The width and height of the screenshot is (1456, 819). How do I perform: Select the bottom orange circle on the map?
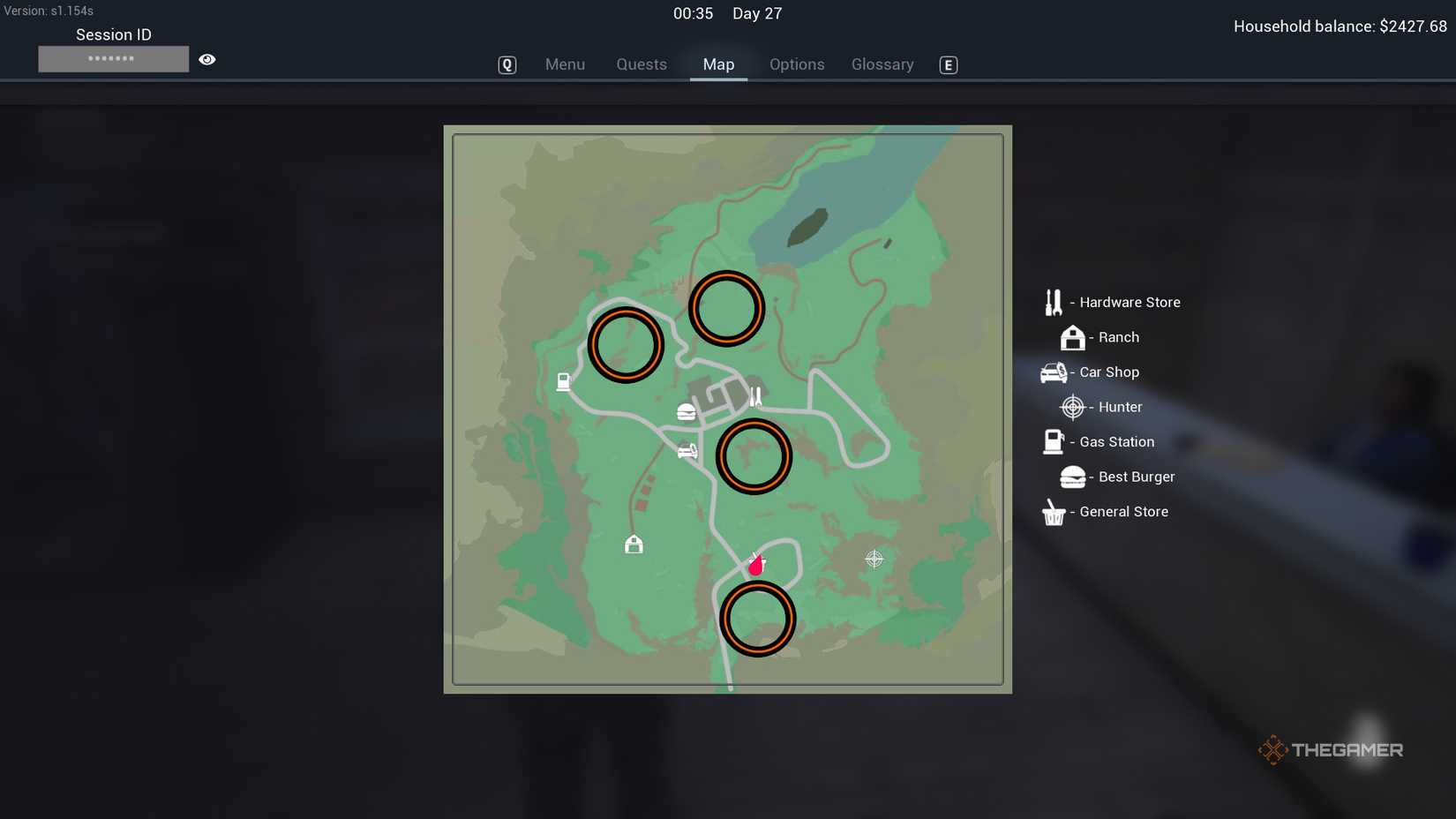757,618
